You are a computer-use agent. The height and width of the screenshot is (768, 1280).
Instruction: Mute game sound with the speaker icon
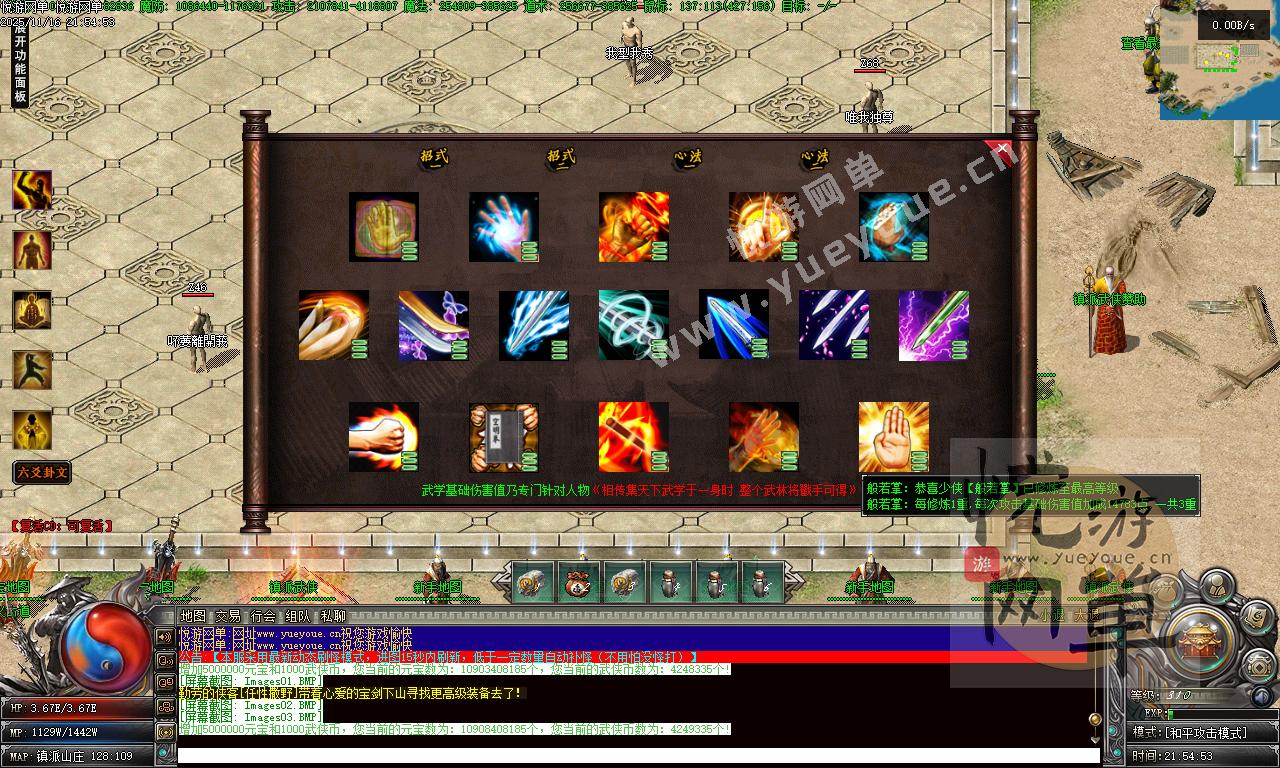pos(1261,696)
